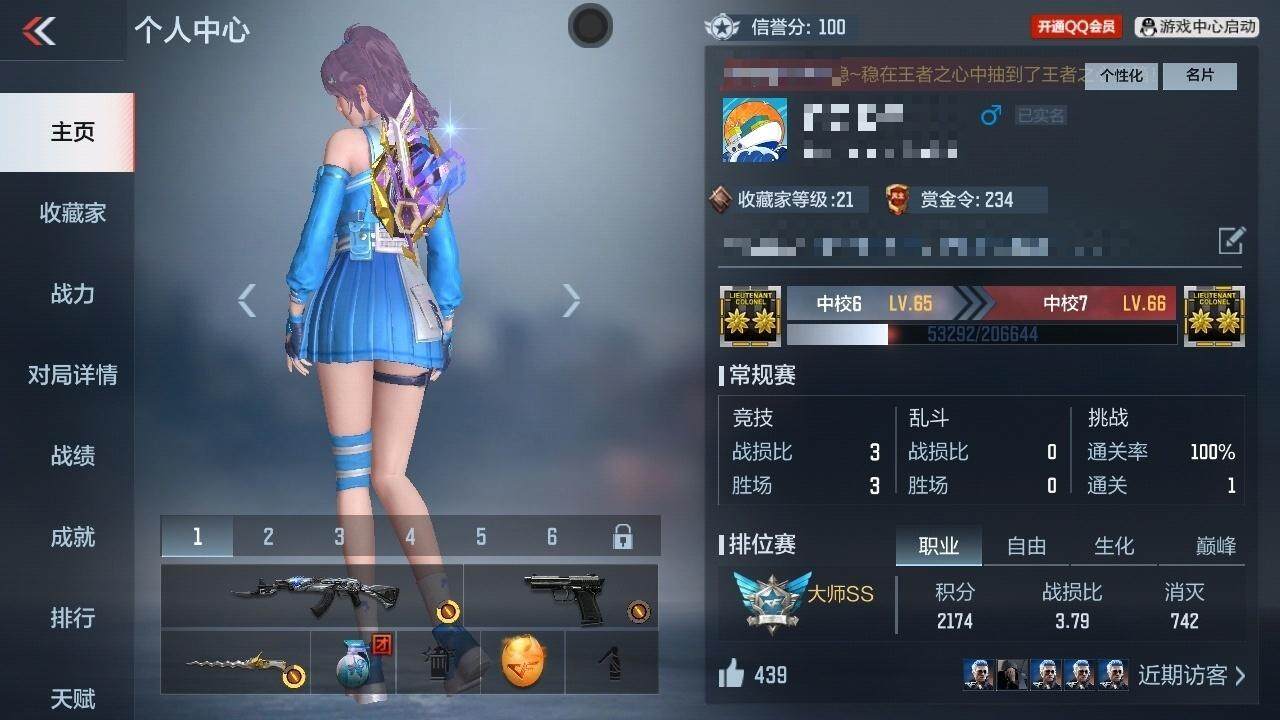Screen dimensions: 1280x720
Task: Select the 主页 home tab
Action: pos(72,132)
